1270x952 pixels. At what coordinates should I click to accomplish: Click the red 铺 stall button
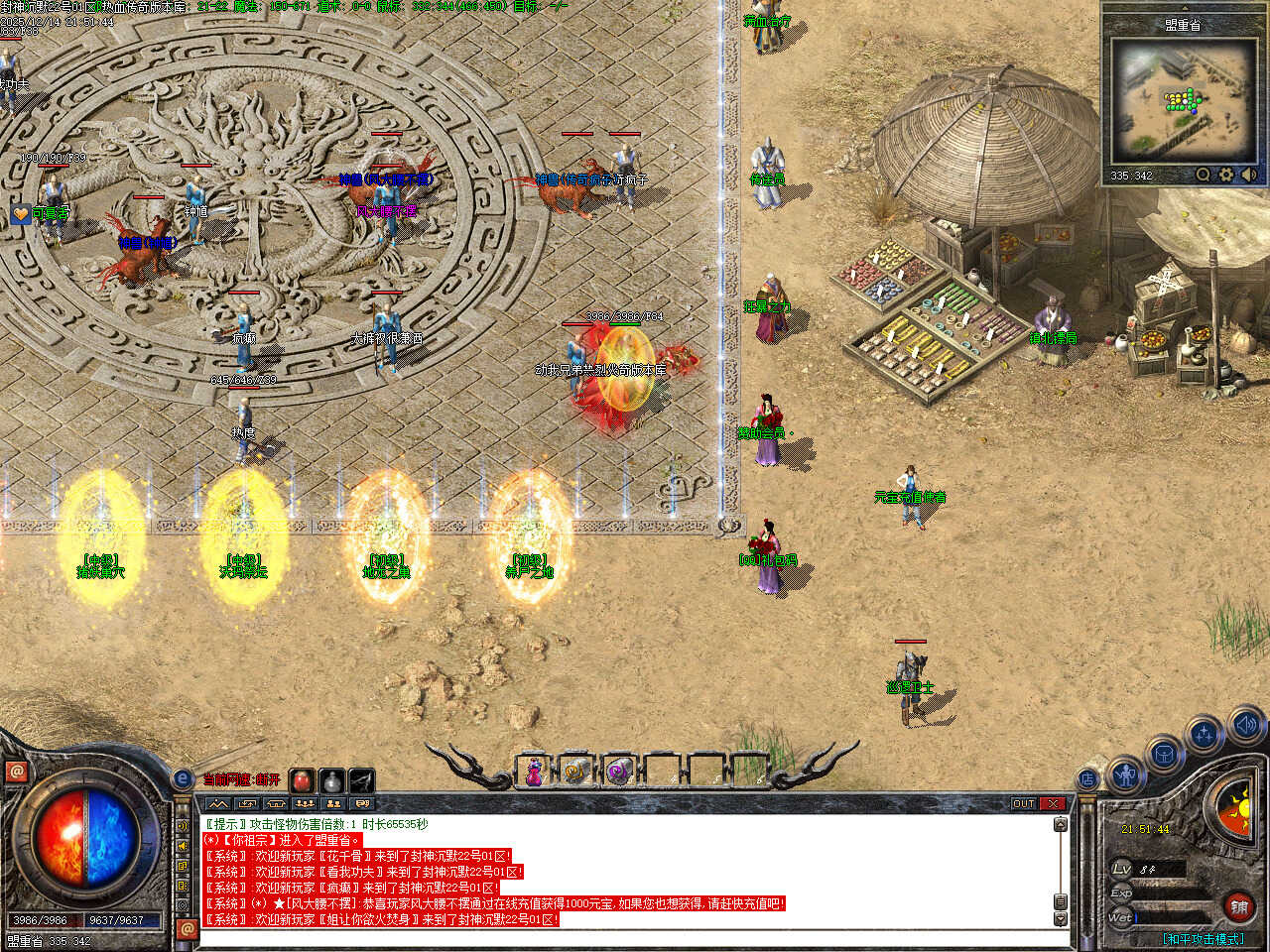coord(1239,906)
